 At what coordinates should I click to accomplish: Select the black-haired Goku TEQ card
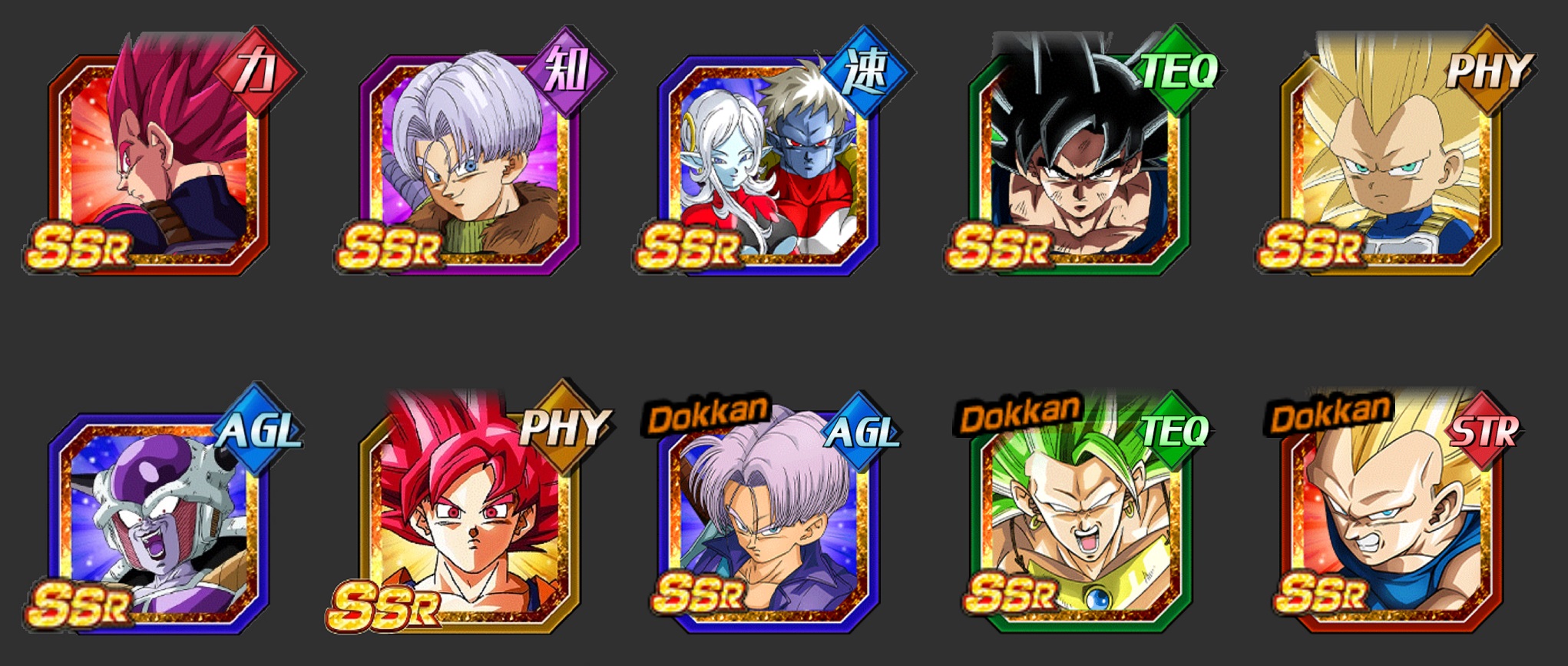(x=1079, y=161)
